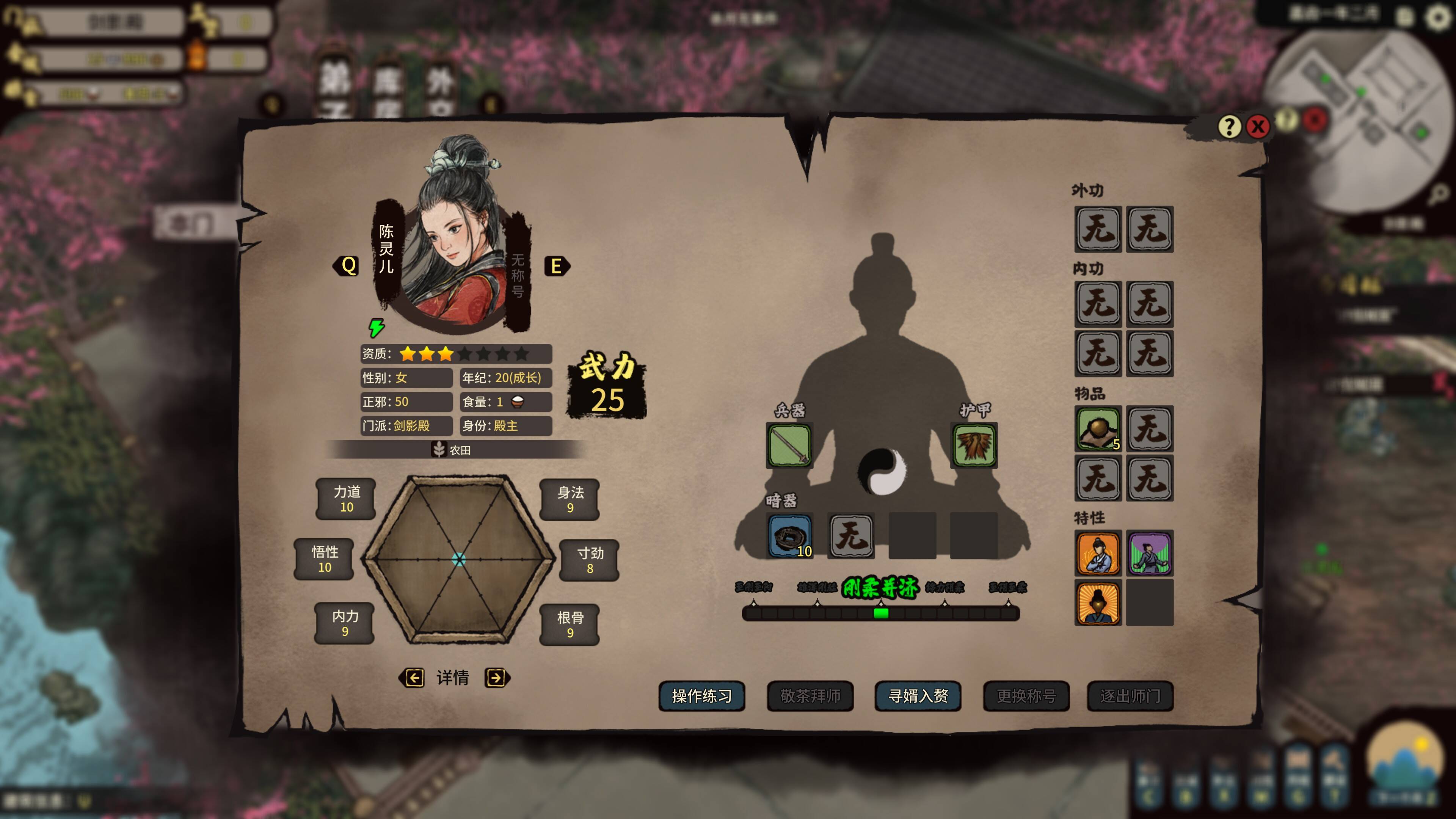Select the equipped sword in the 兵器 slot
1456x819 pixels.
(789, 446)
